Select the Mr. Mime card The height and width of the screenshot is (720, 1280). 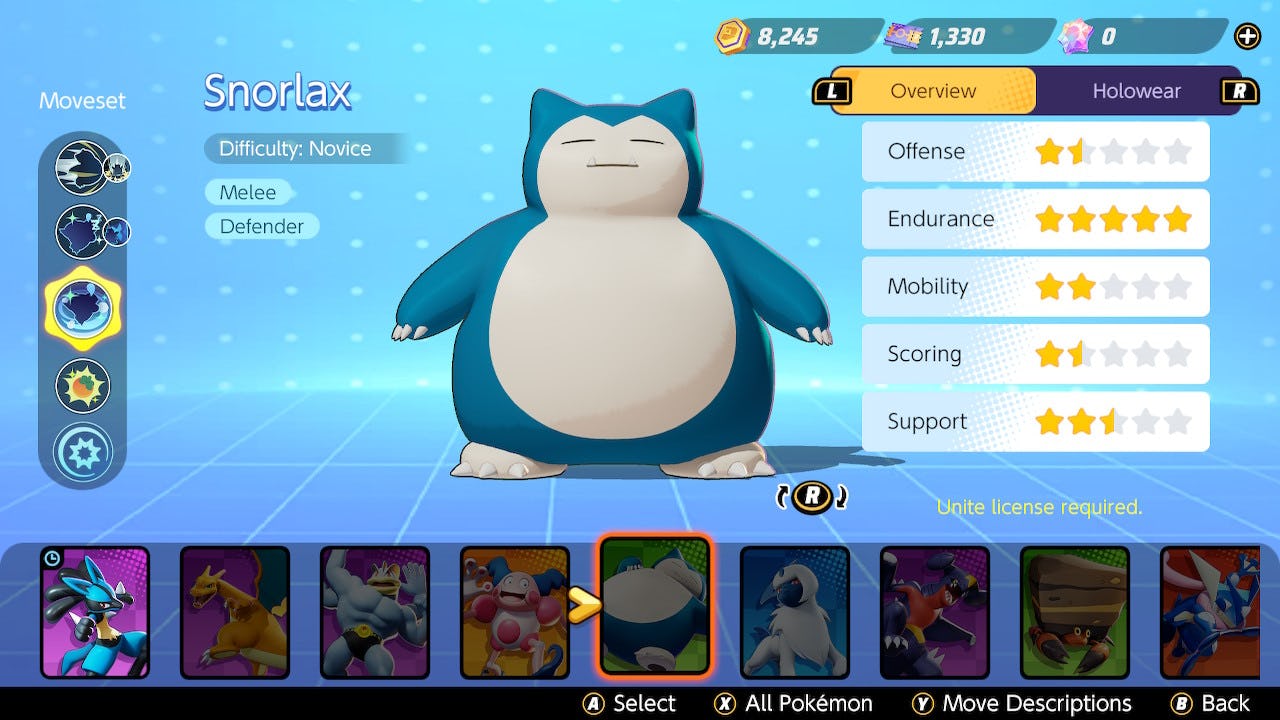(x=513, y=611)
